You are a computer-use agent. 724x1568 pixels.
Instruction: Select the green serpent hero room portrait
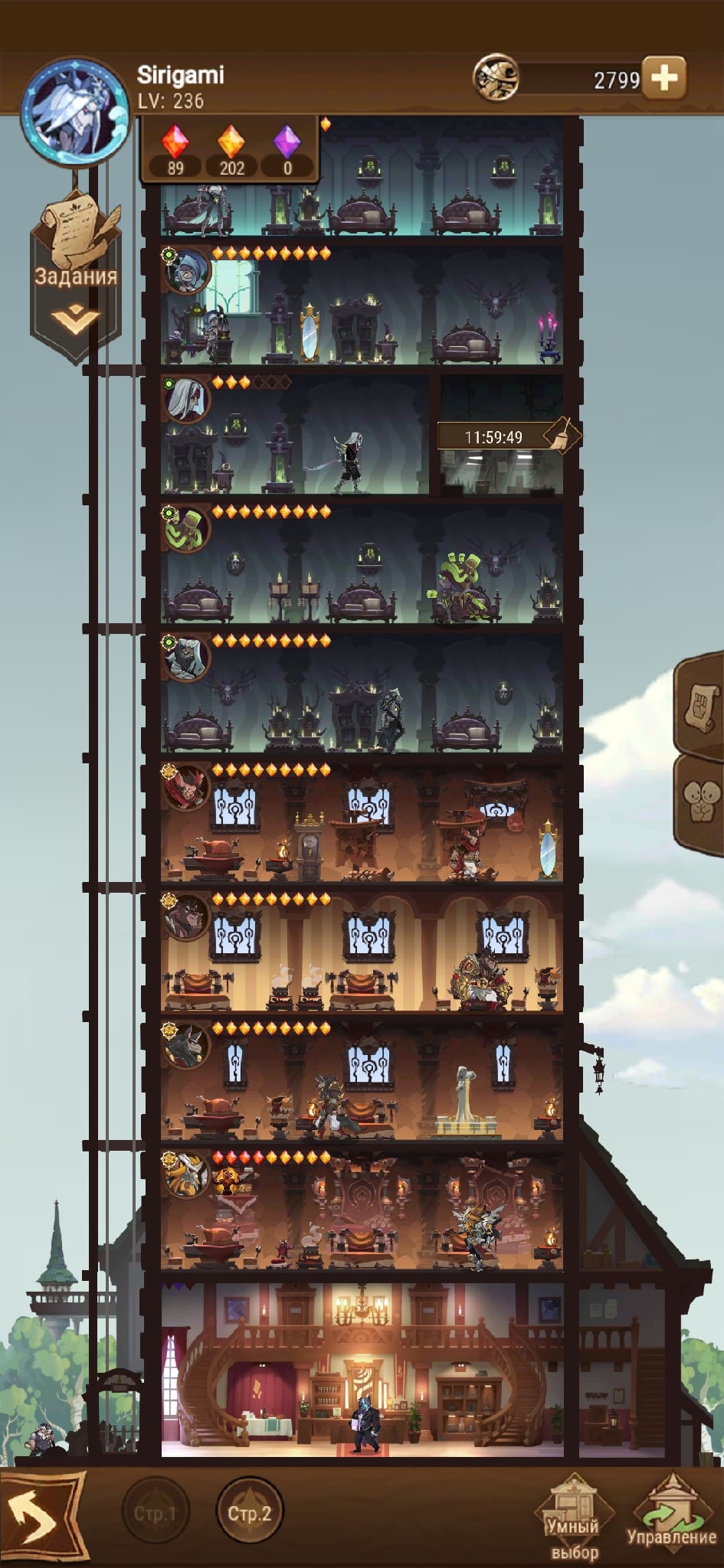pos(186,528)
